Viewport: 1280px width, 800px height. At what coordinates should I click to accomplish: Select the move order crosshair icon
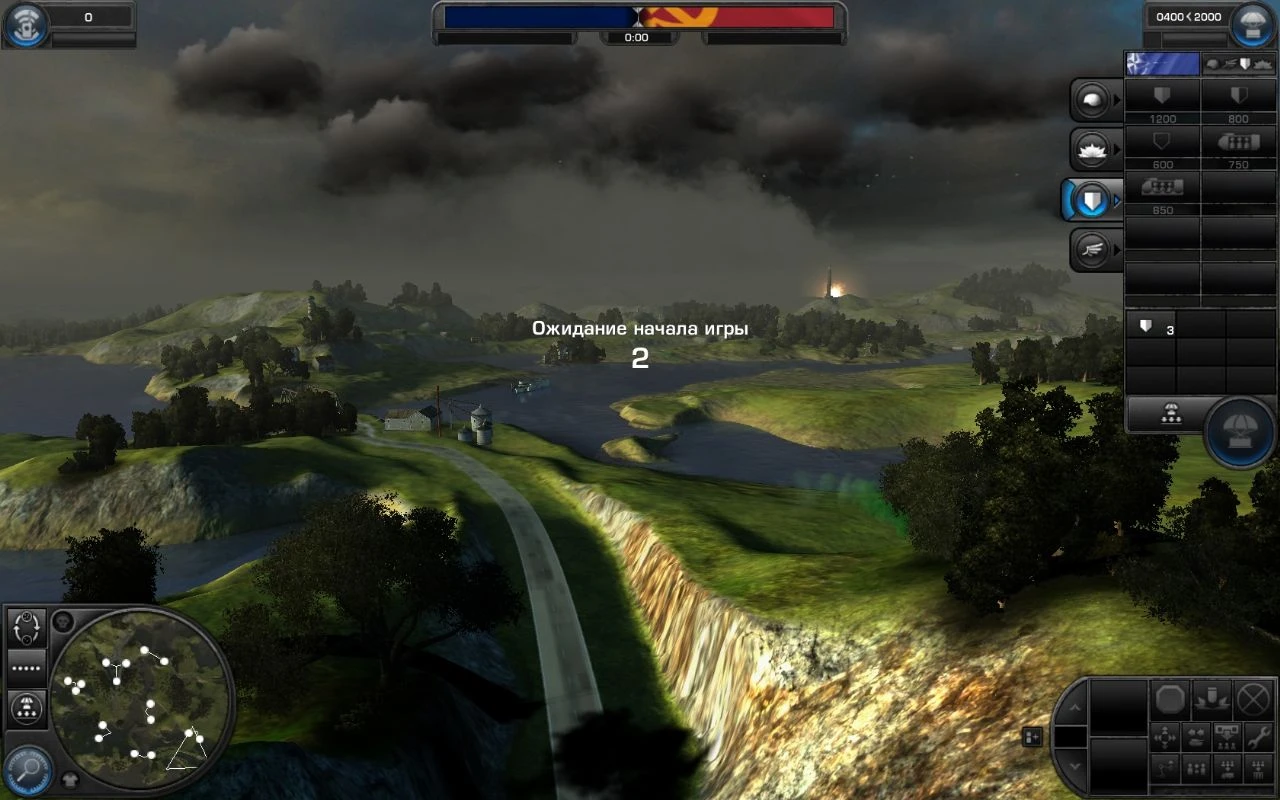1164,738
